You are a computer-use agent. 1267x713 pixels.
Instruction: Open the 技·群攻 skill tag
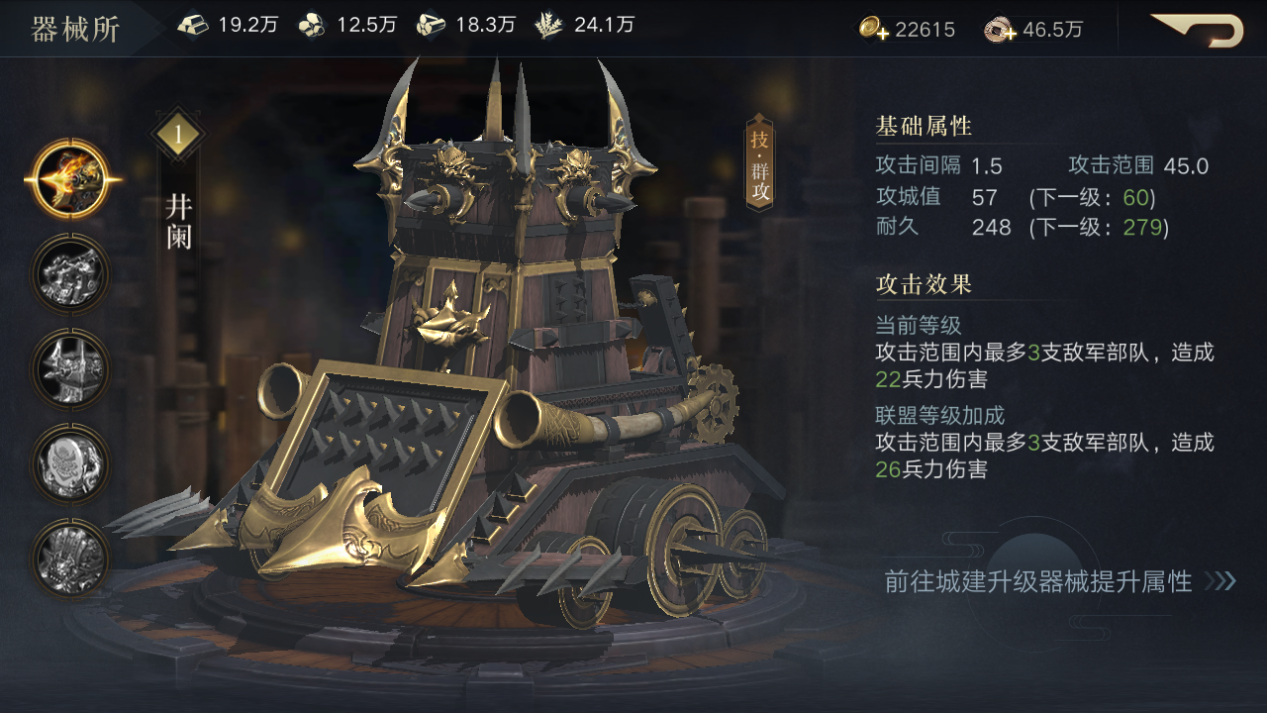tap(760, 163)
